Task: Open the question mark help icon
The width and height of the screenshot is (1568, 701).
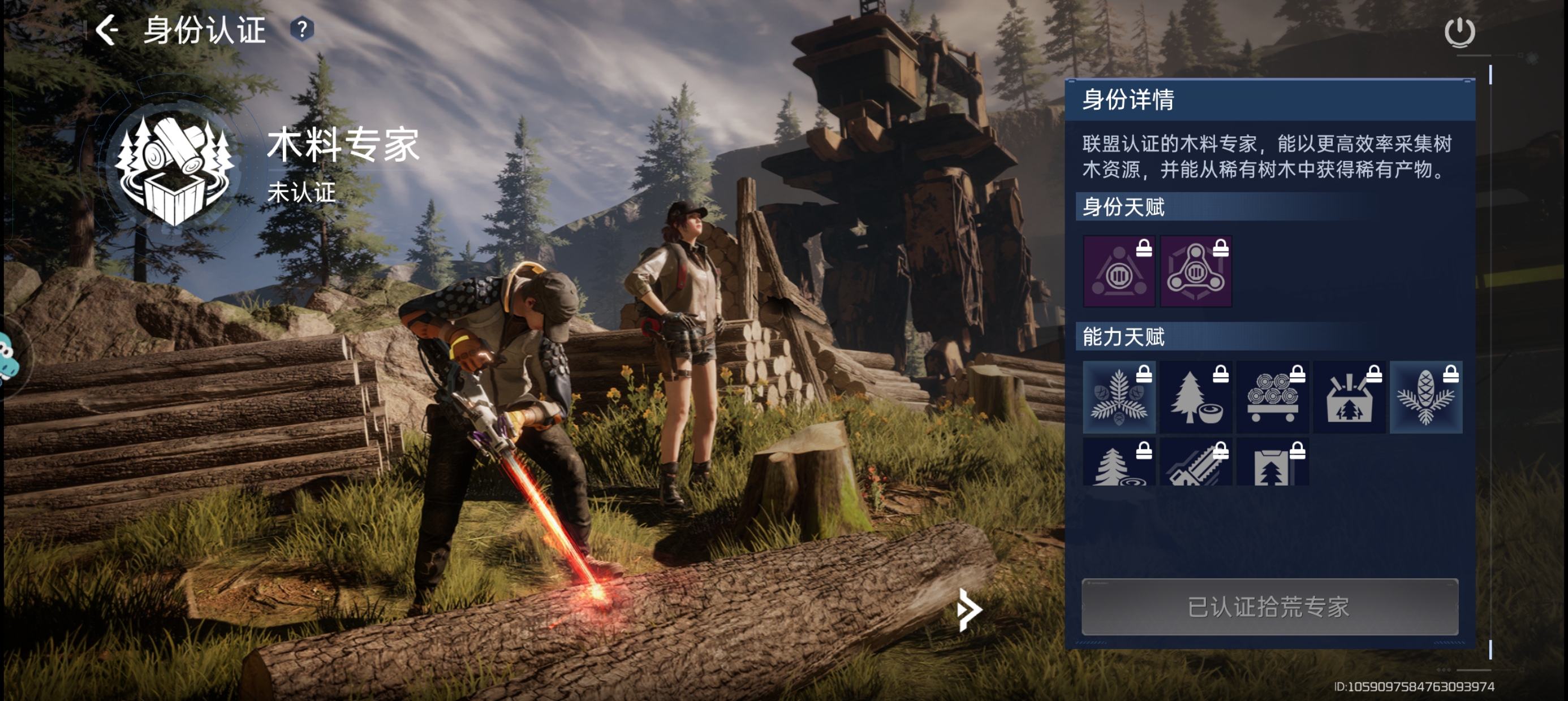Action: click(302, 29)
